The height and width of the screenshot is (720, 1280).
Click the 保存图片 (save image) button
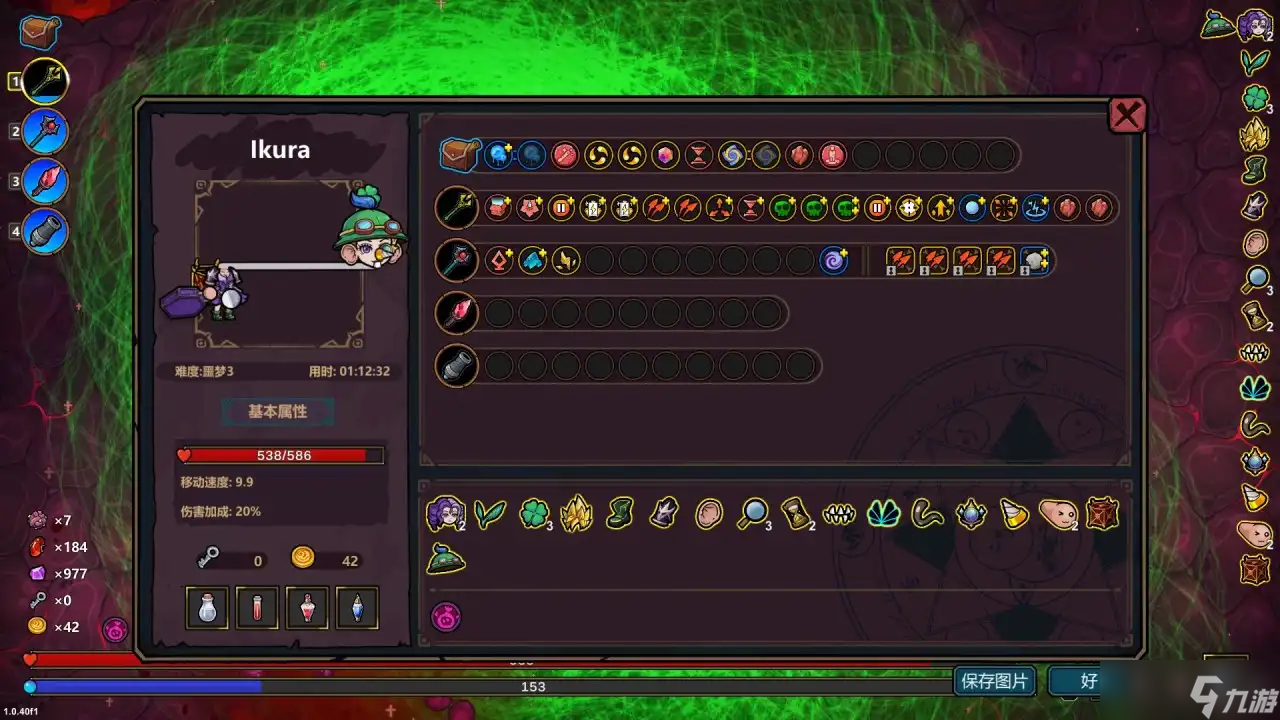click(994, 682)
